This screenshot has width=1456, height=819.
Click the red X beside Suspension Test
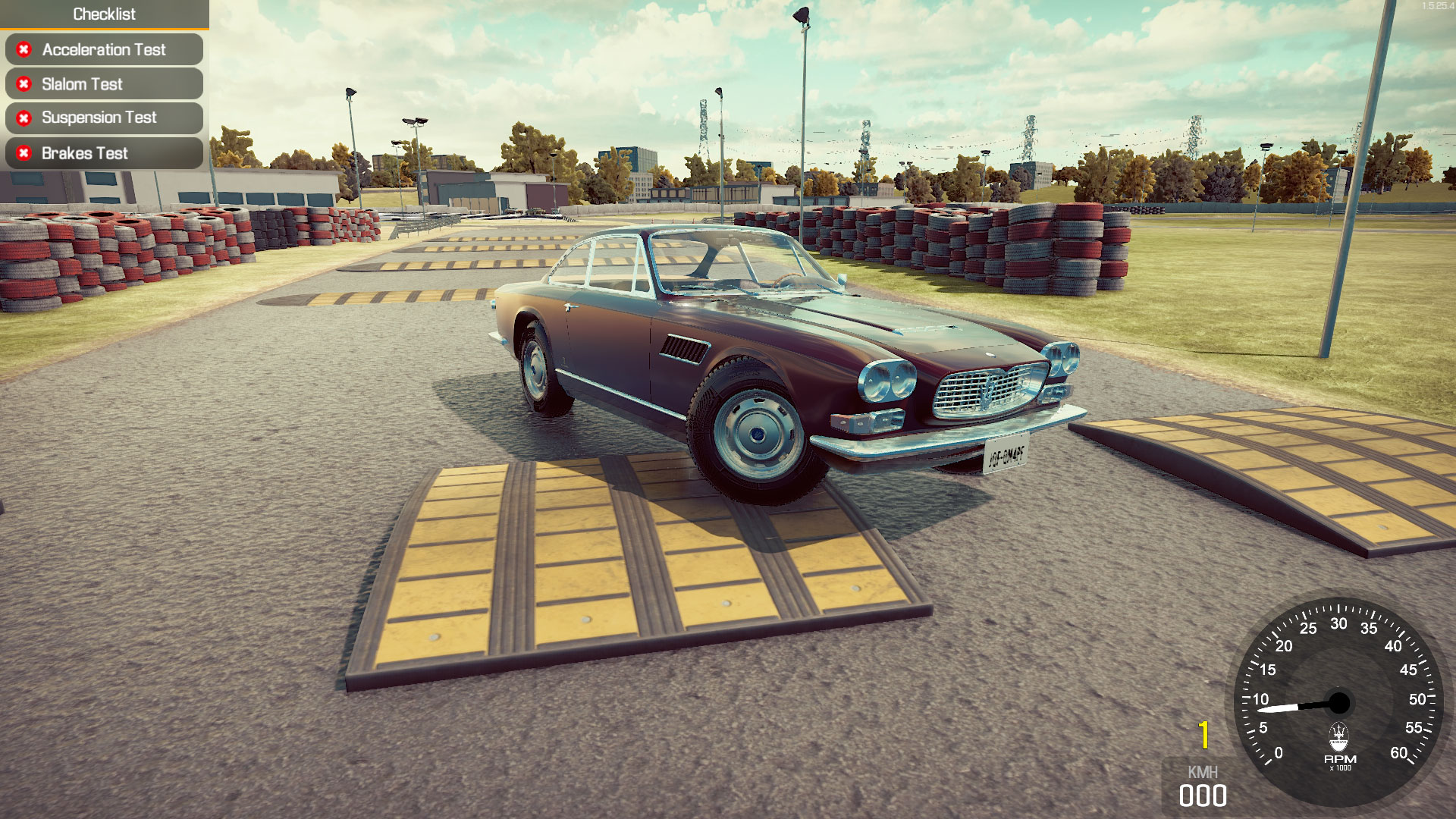click(x=24, y=118)
